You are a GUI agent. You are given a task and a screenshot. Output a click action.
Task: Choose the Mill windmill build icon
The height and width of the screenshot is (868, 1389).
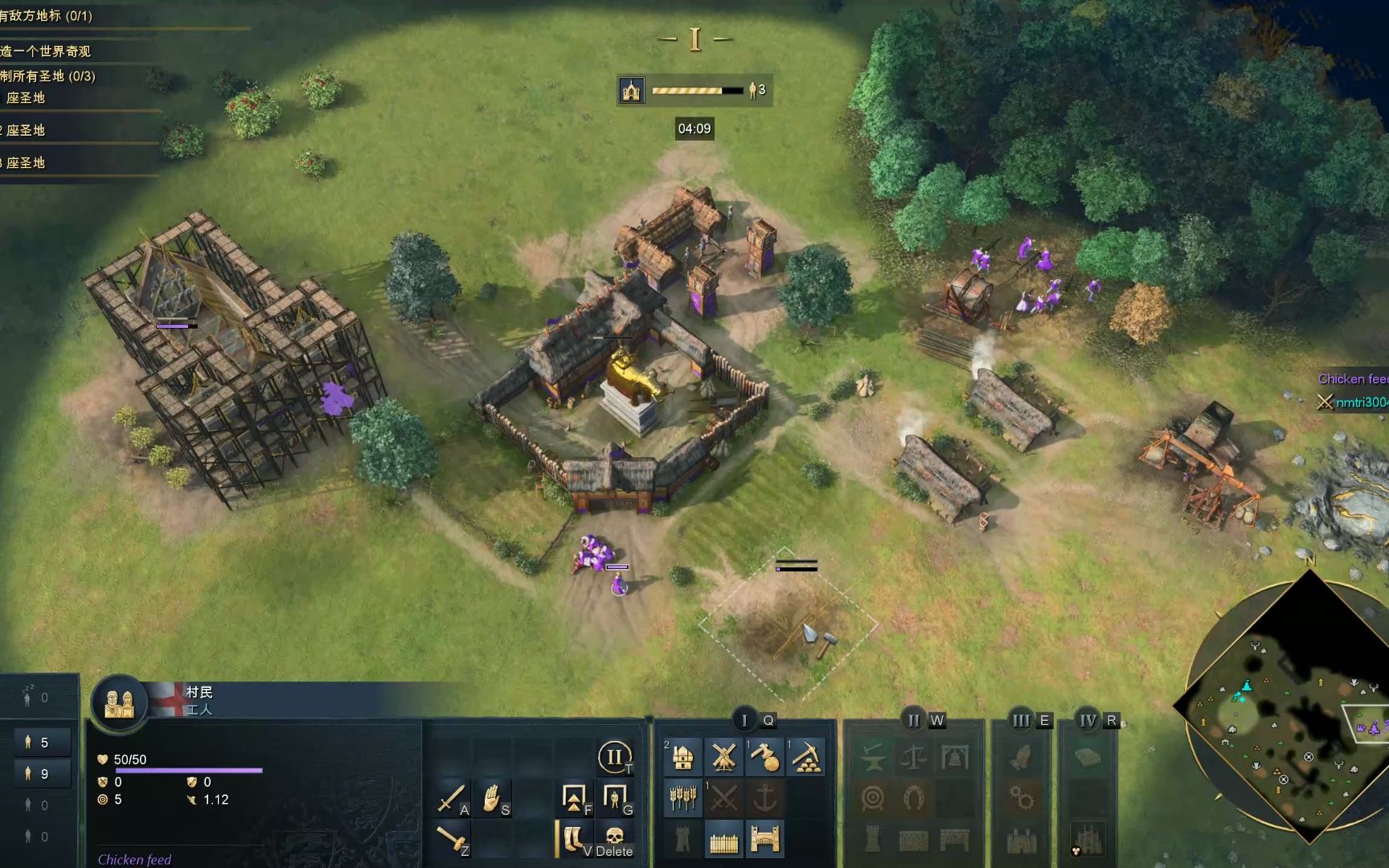(x=723, y=757)
